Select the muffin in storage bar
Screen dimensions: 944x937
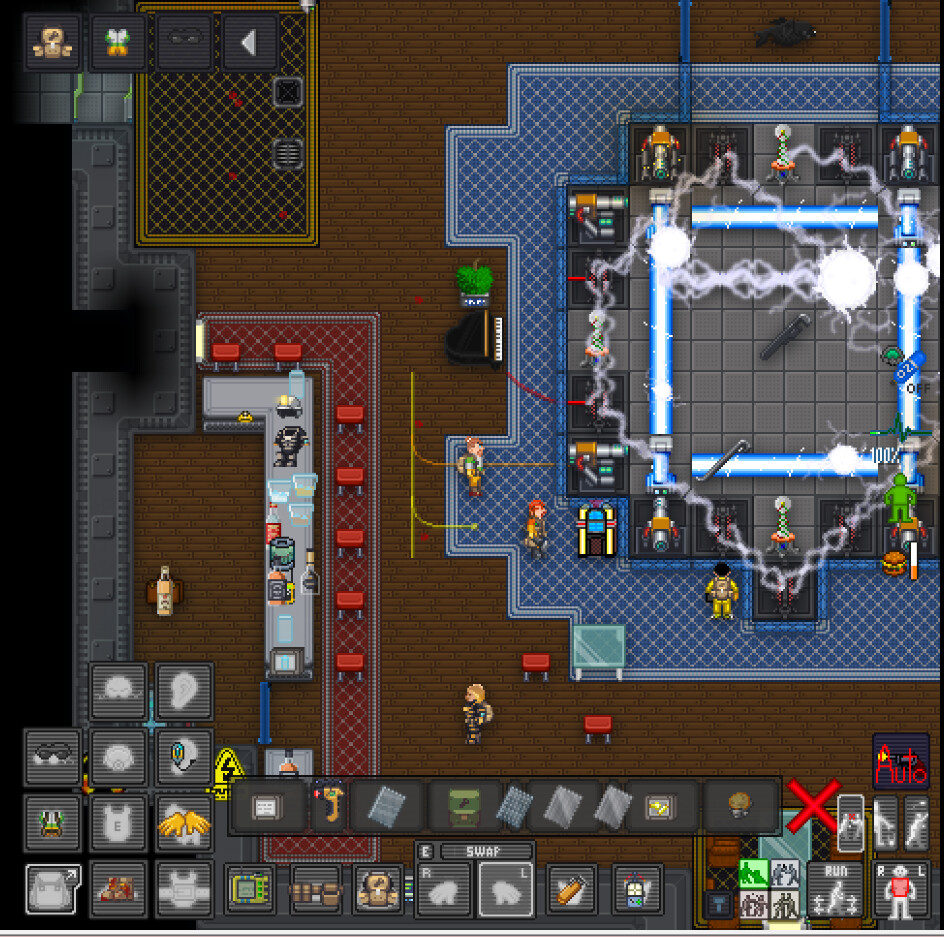[739, 806]
